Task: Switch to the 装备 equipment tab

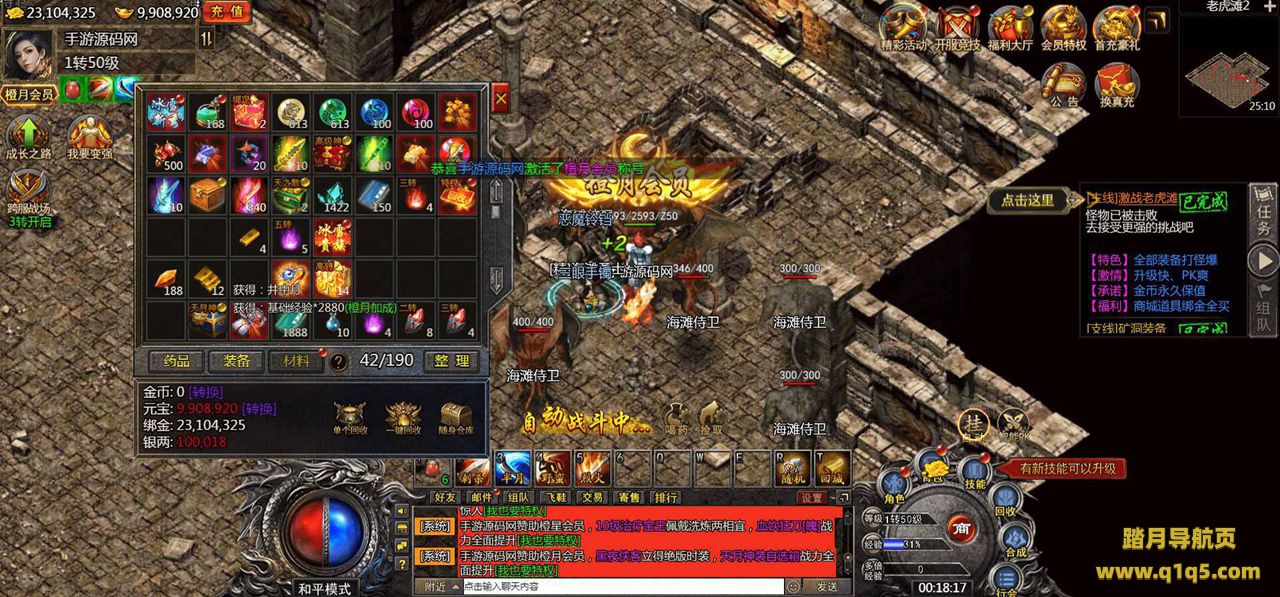Action: pos(237,361)
